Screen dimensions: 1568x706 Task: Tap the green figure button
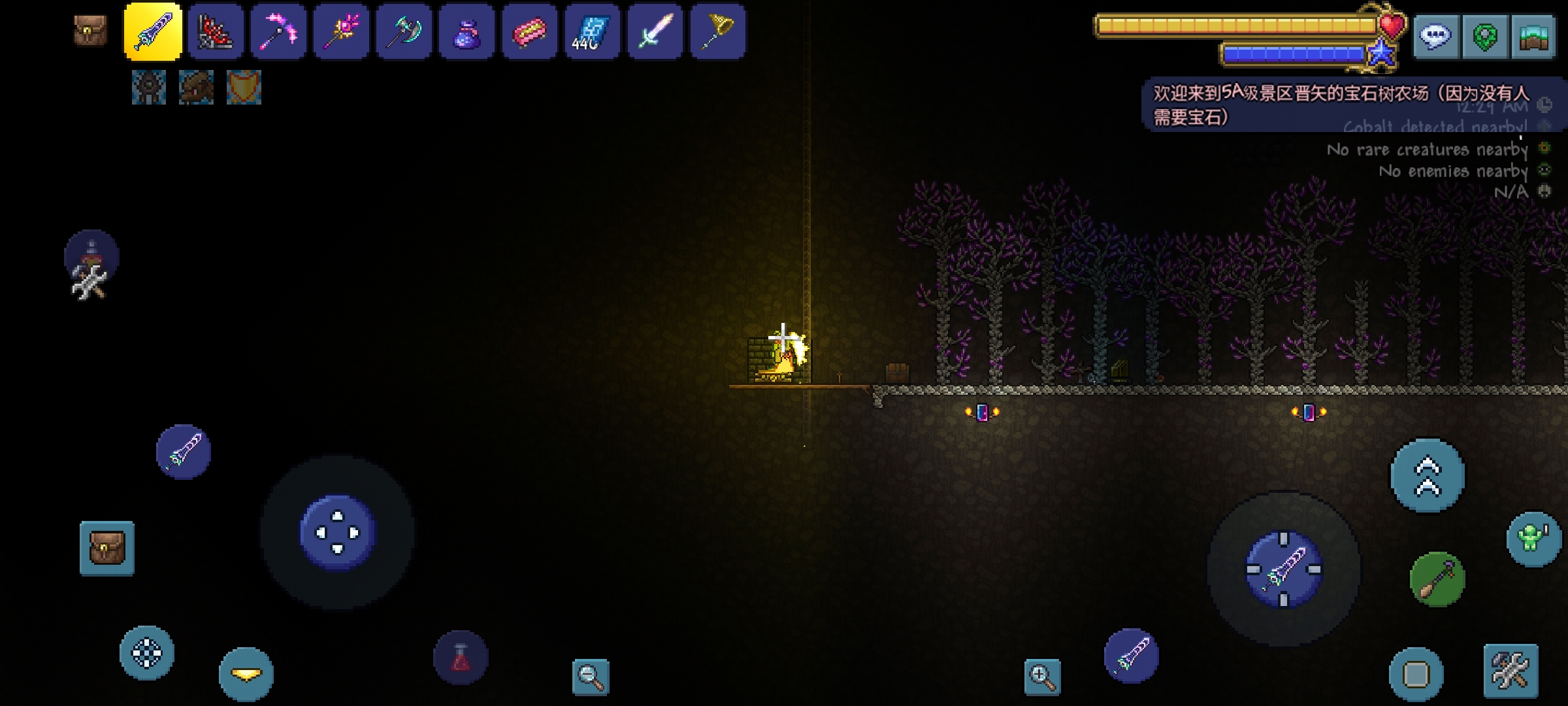click(1533, 539)
